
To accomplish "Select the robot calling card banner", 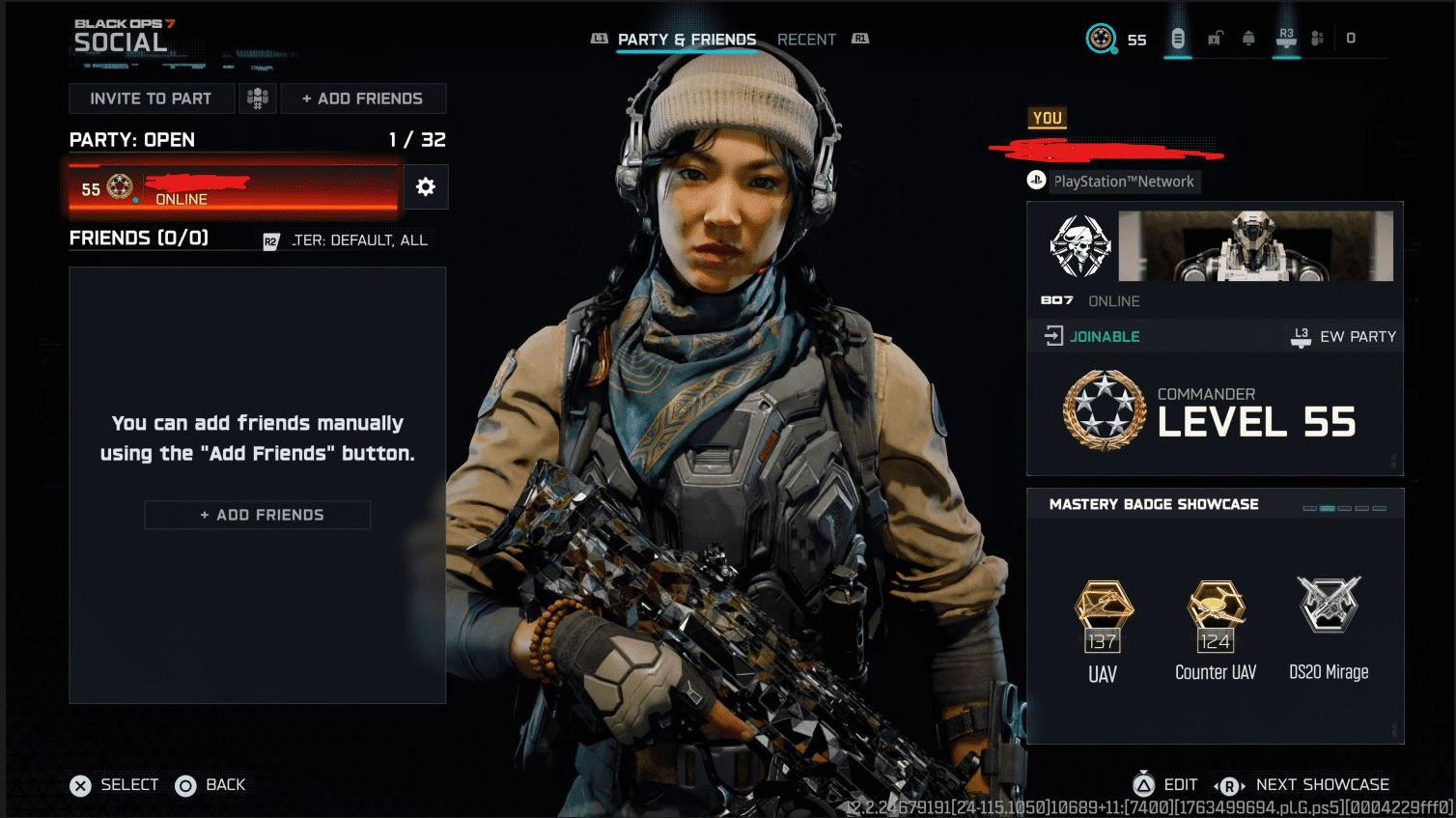I will (x=1255, y=246).
